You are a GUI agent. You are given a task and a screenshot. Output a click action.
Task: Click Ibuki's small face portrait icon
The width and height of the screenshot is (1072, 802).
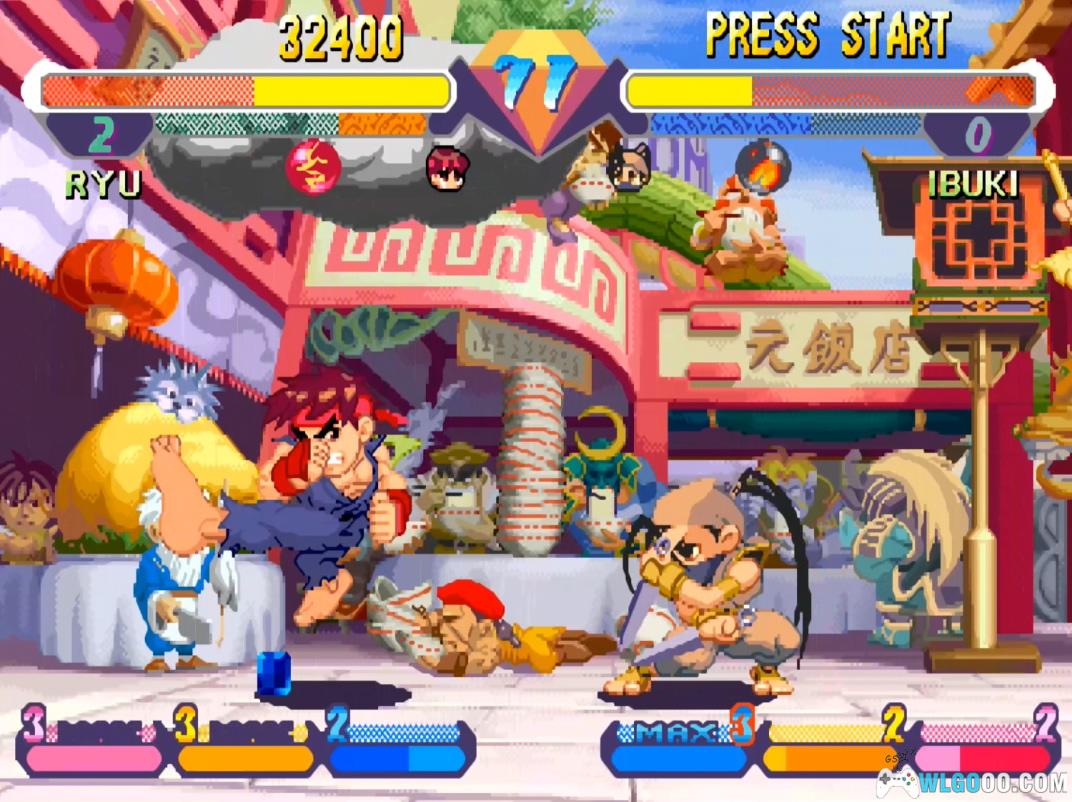(628, 167)
